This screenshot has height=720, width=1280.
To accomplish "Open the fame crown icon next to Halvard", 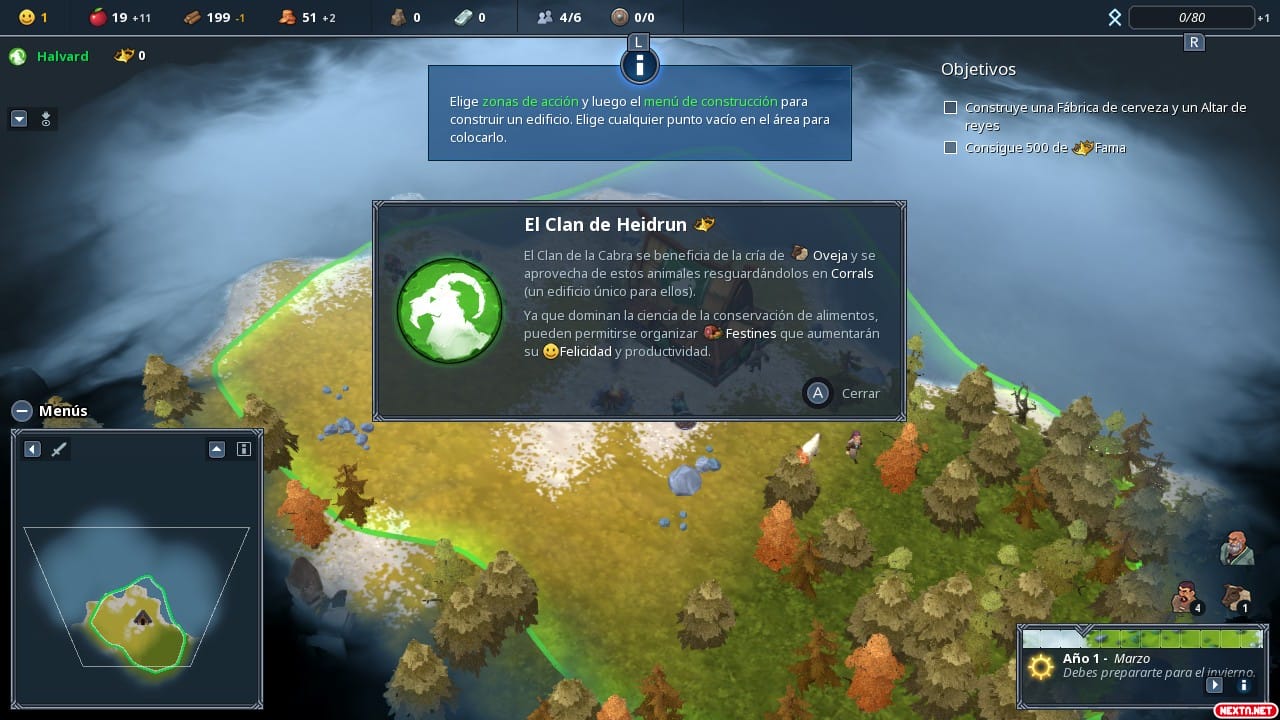I will tap(122, 56).
